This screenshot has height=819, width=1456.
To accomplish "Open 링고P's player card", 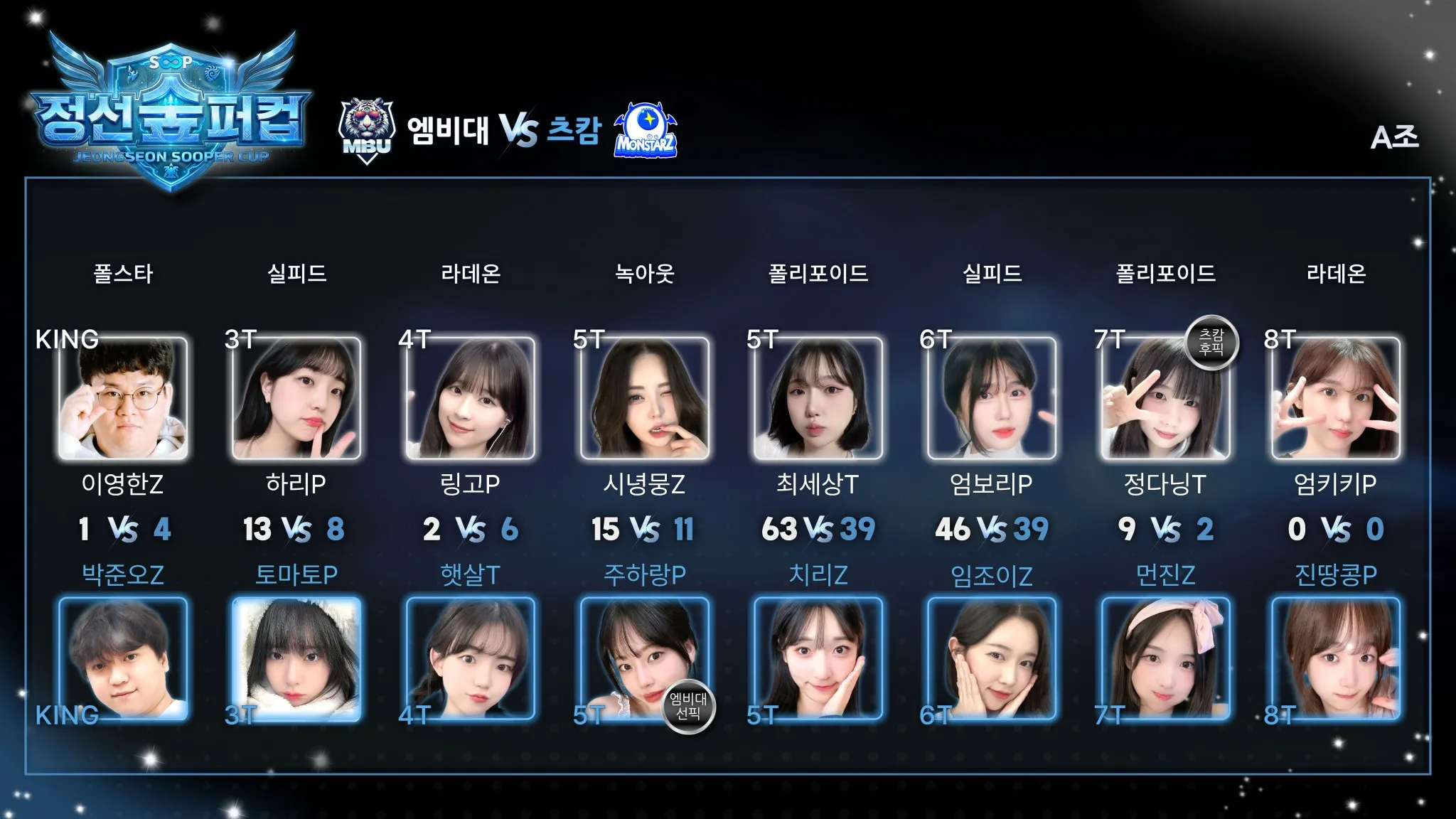I will pyautogui.click(x=470, y=398).
